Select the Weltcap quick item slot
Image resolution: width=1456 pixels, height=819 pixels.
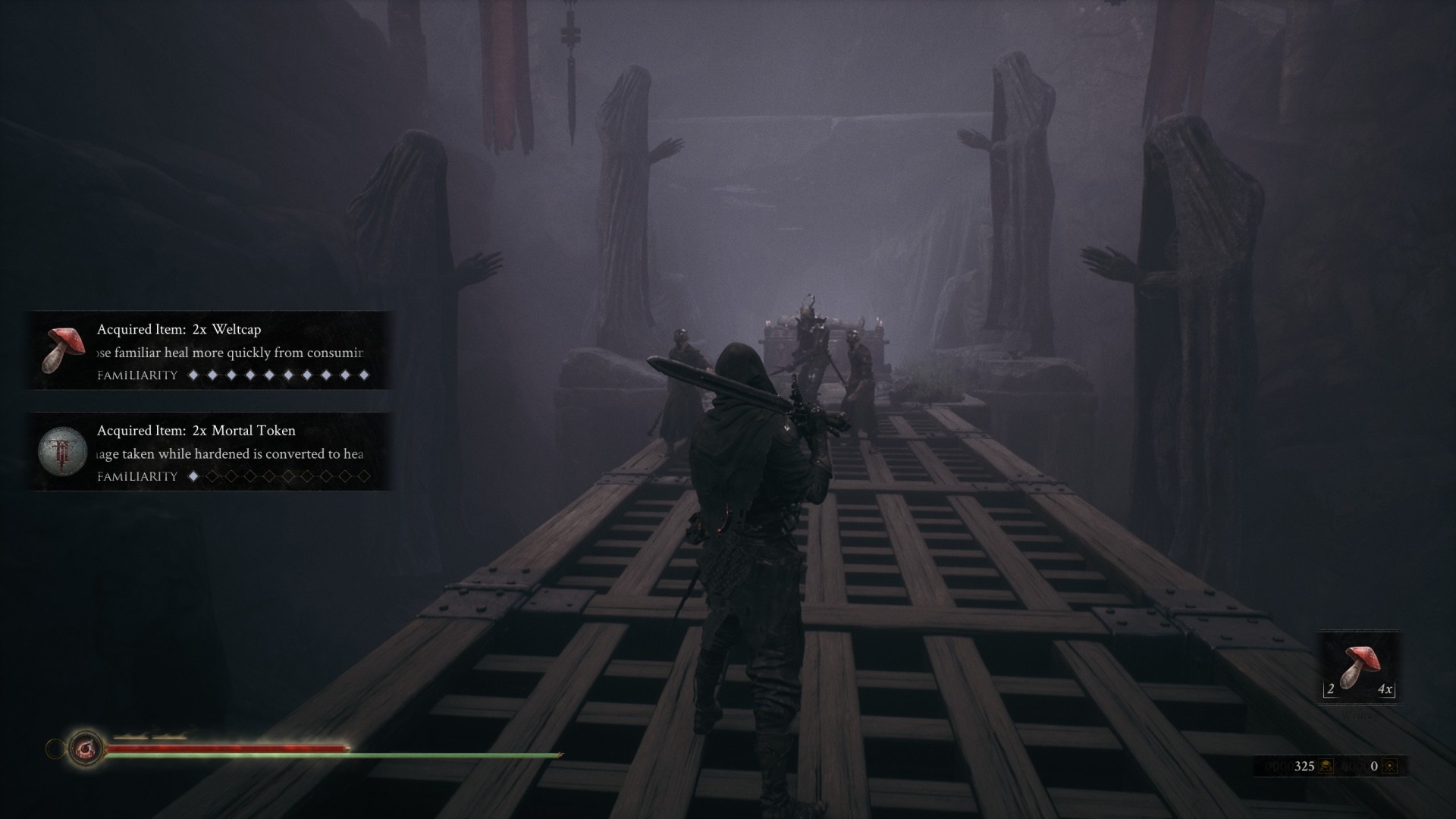click(1360, 667)
